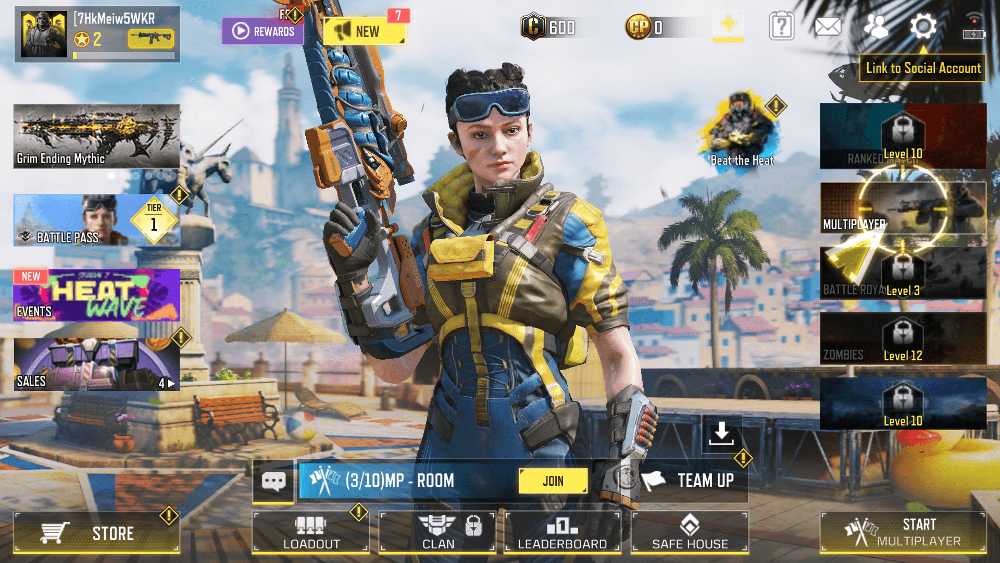Open the Heat Wave events banner

click(97, 295)
